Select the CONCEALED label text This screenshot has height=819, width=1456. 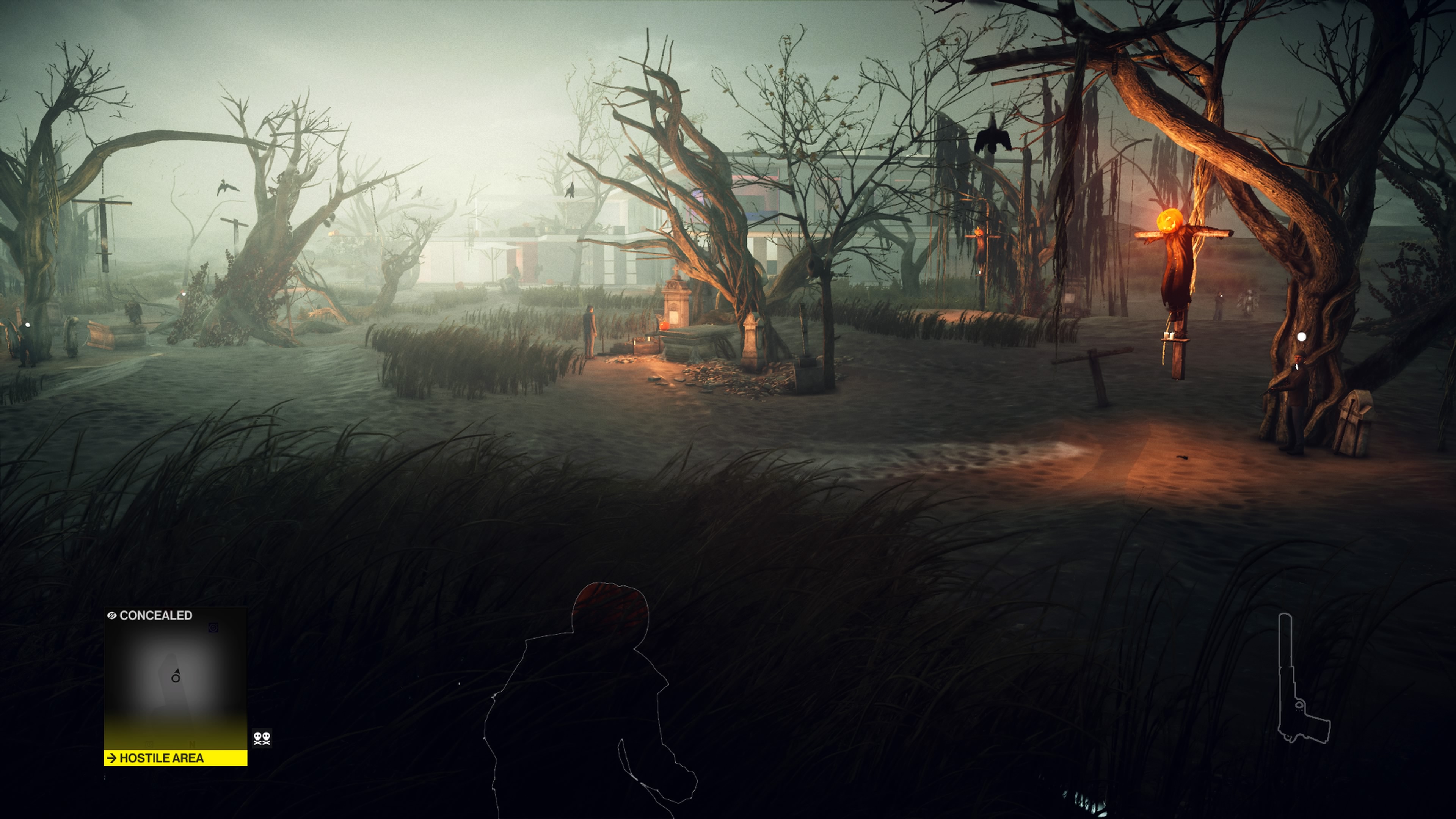(x=155, y=615)
